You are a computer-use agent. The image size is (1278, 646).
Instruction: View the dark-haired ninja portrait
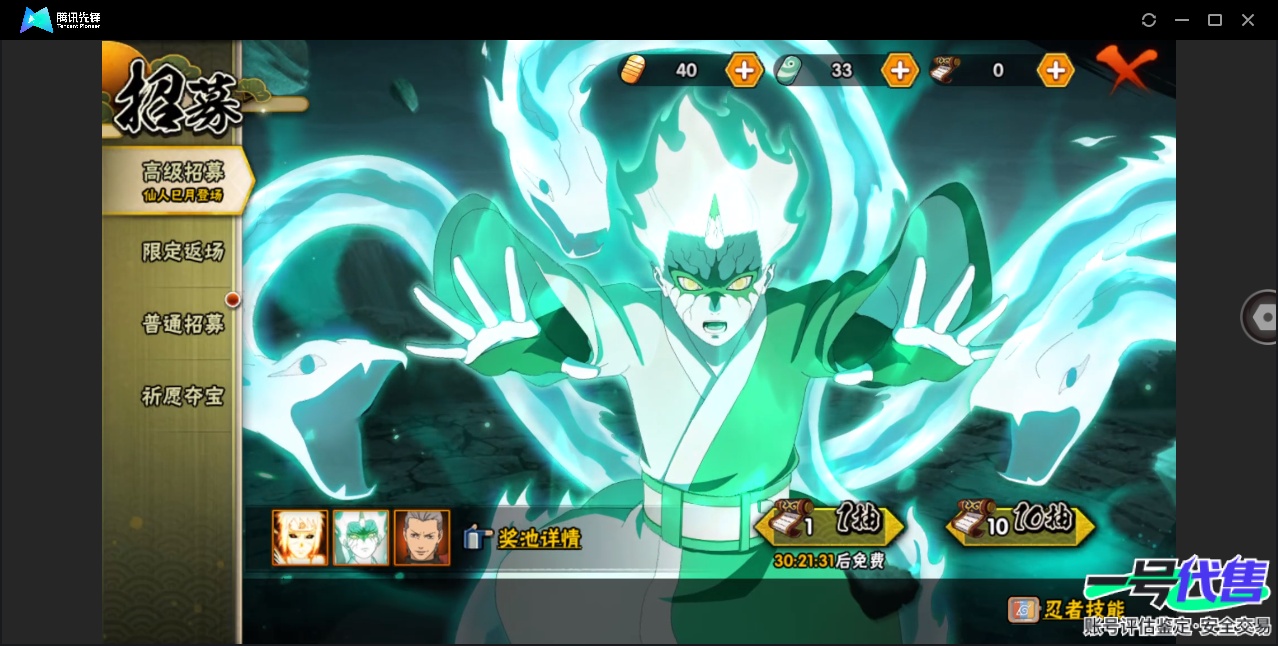point(421,538)
